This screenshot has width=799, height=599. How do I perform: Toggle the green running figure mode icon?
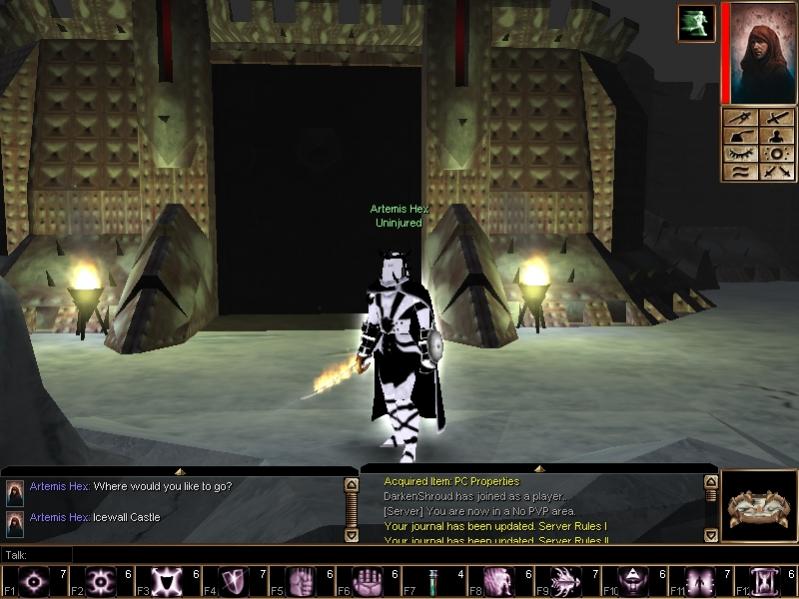695,23
